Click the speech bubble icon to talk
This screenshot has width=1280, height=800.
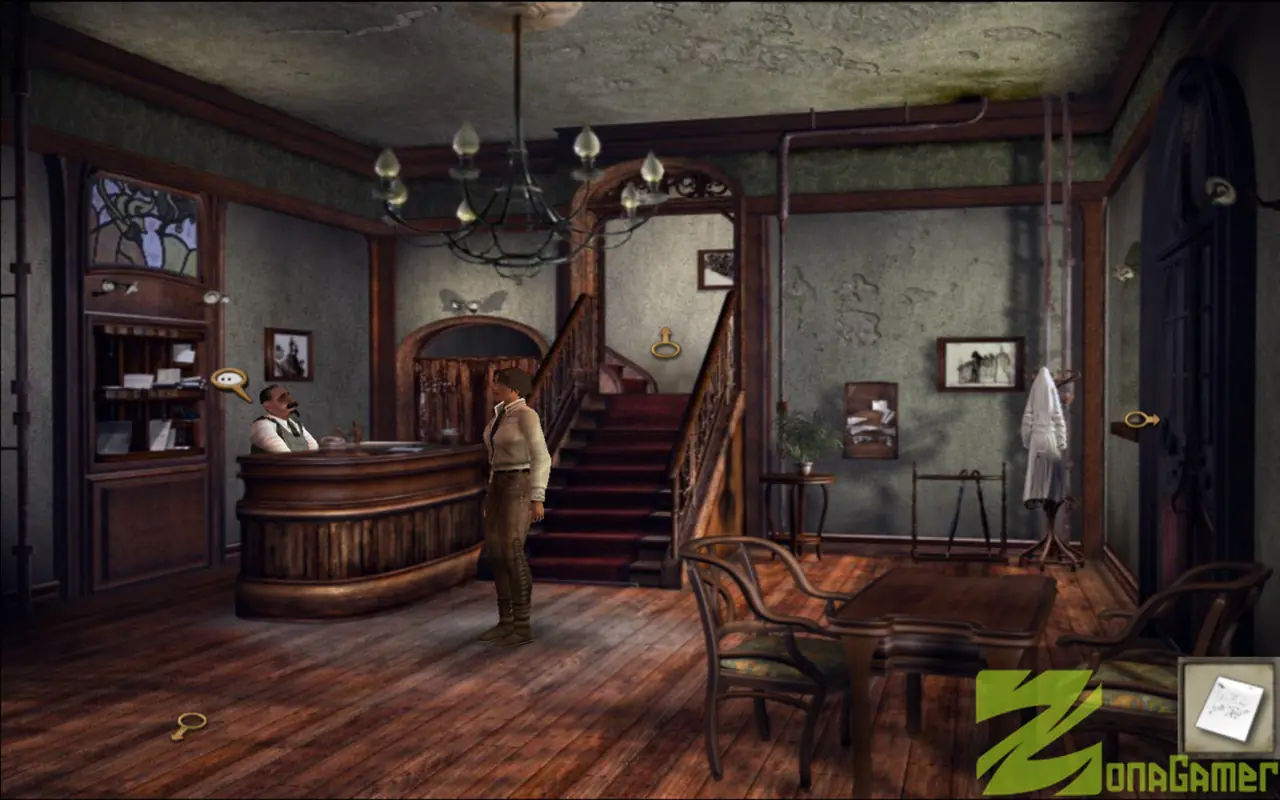(x=231, y=376)
